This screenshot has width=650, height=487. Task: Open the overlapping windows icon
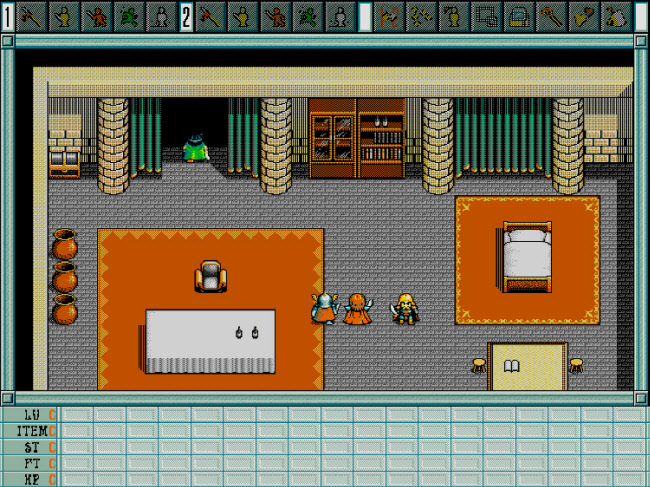point(487,16)
